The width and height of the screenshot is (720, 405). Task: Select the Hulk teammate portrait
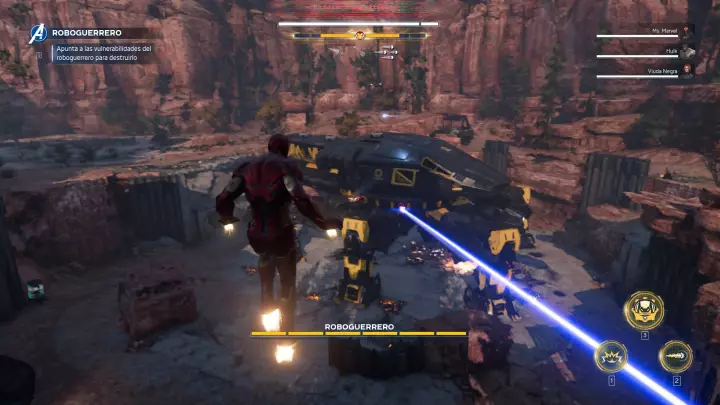[x=687, y=52]
